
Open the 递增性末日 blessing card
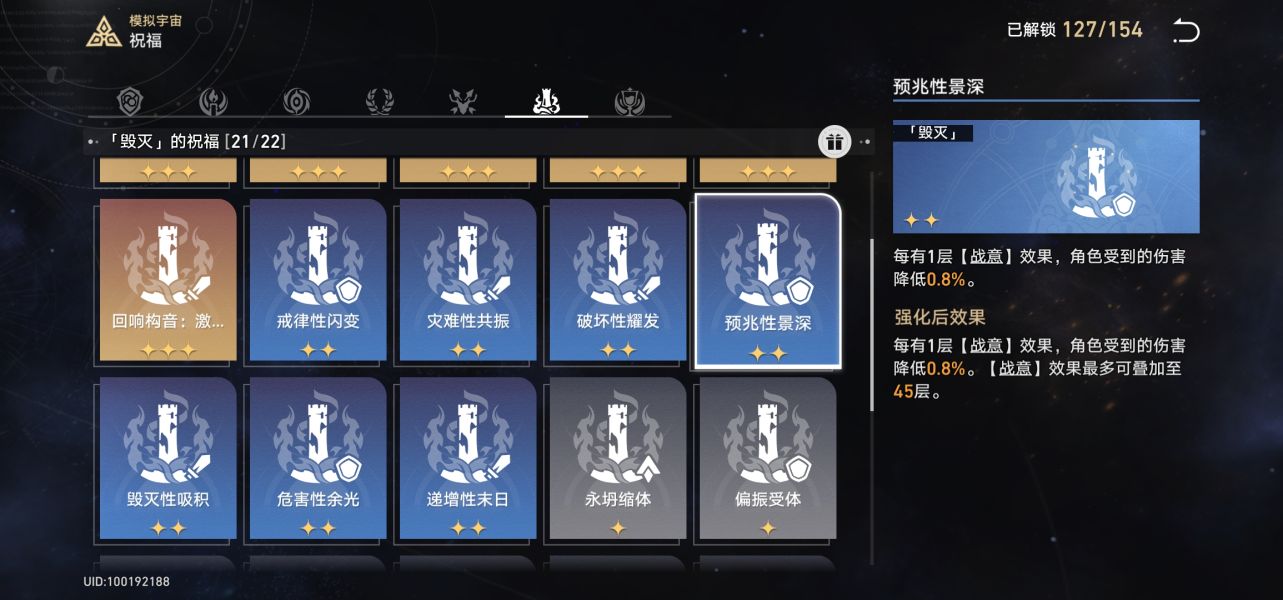click(468, 458)
